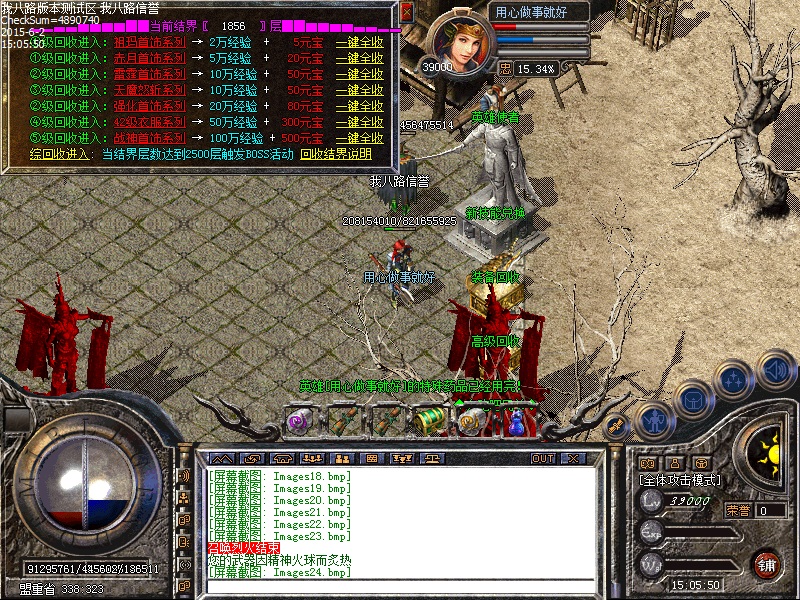Use the purple swirl item in the belt

click(298, 421)
